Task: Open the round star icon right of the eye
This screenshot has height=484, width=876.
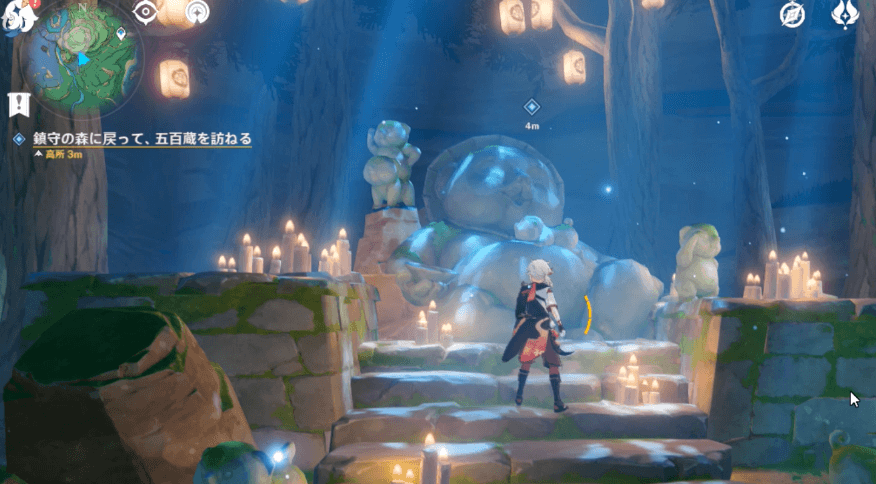Action: click(x=199, y=12)
